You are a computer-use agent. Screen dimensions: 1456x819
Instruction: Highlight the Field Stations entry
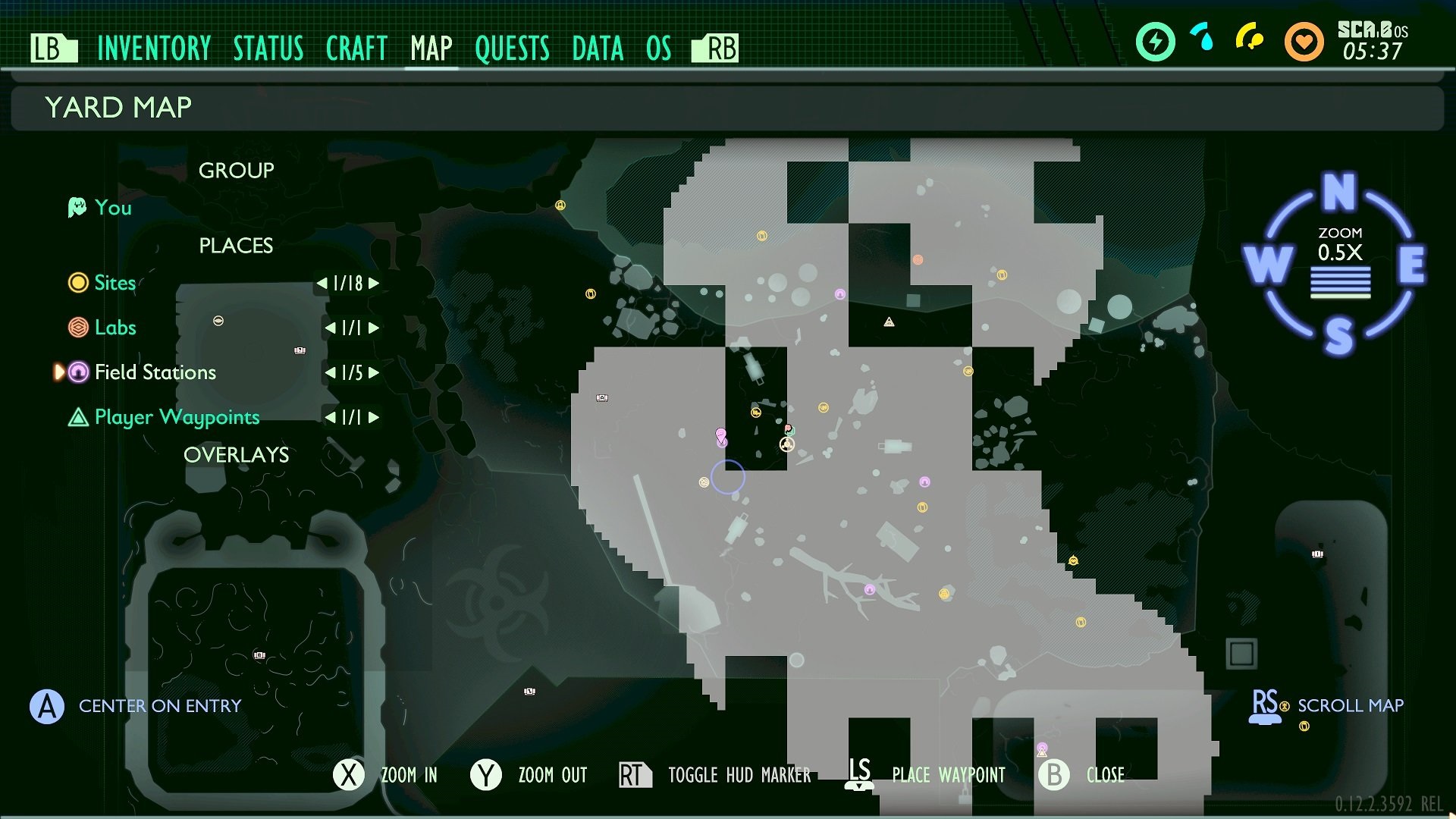tap(155, 372)
